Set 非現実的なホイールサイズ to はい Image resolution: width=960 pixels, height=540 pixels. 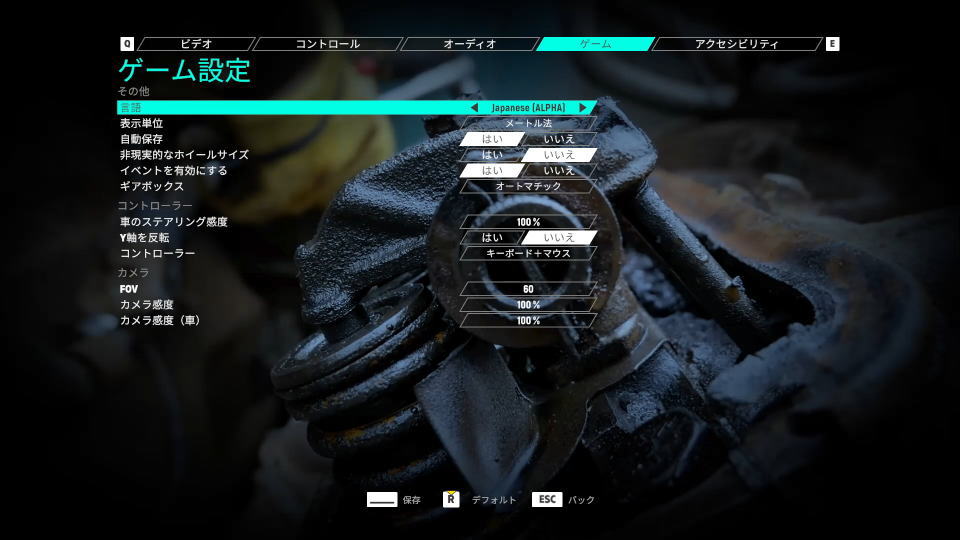493,155
